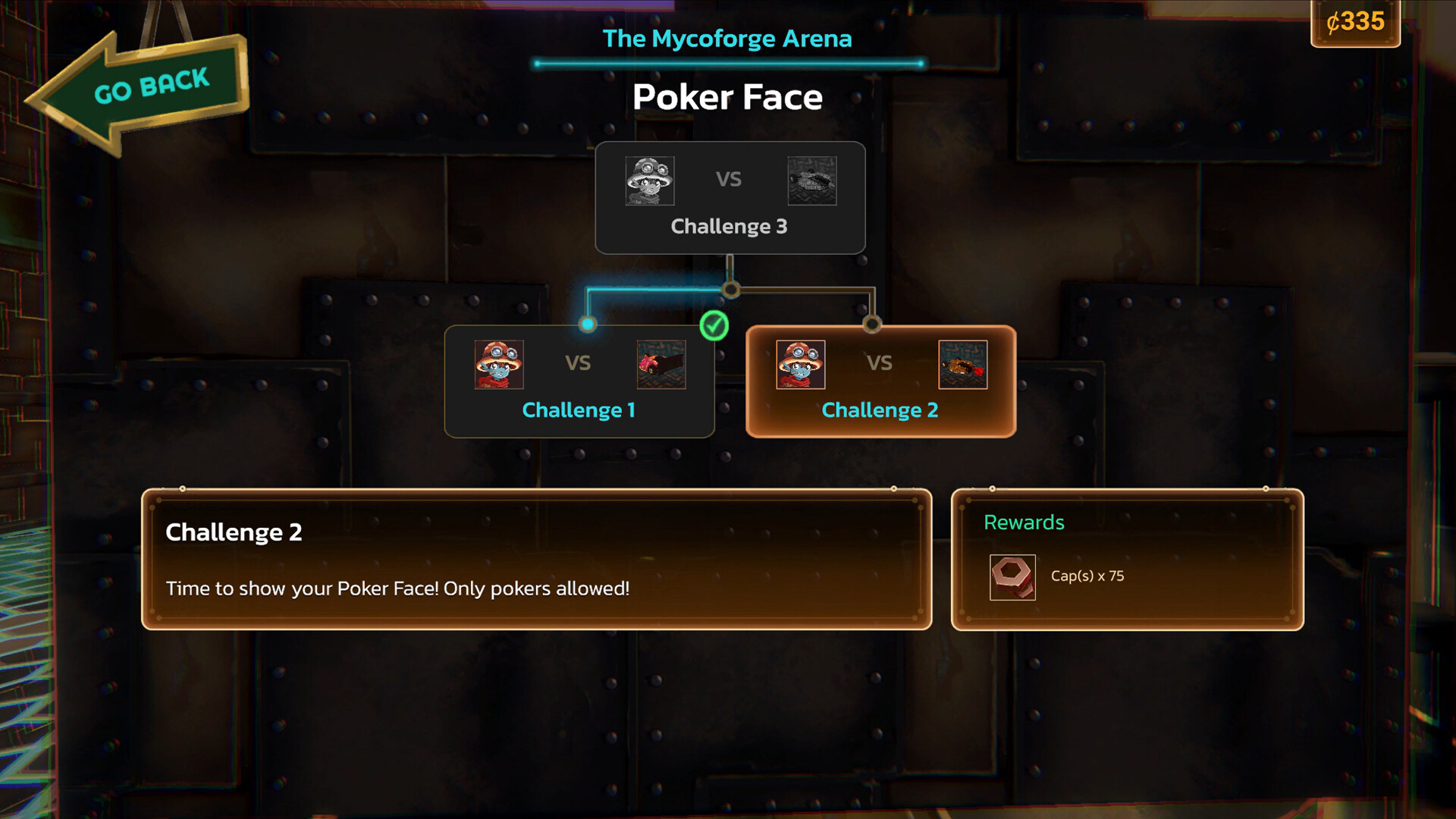Select the player portrait in Challenge 2

pyautogui.click(x=800, y=365)
